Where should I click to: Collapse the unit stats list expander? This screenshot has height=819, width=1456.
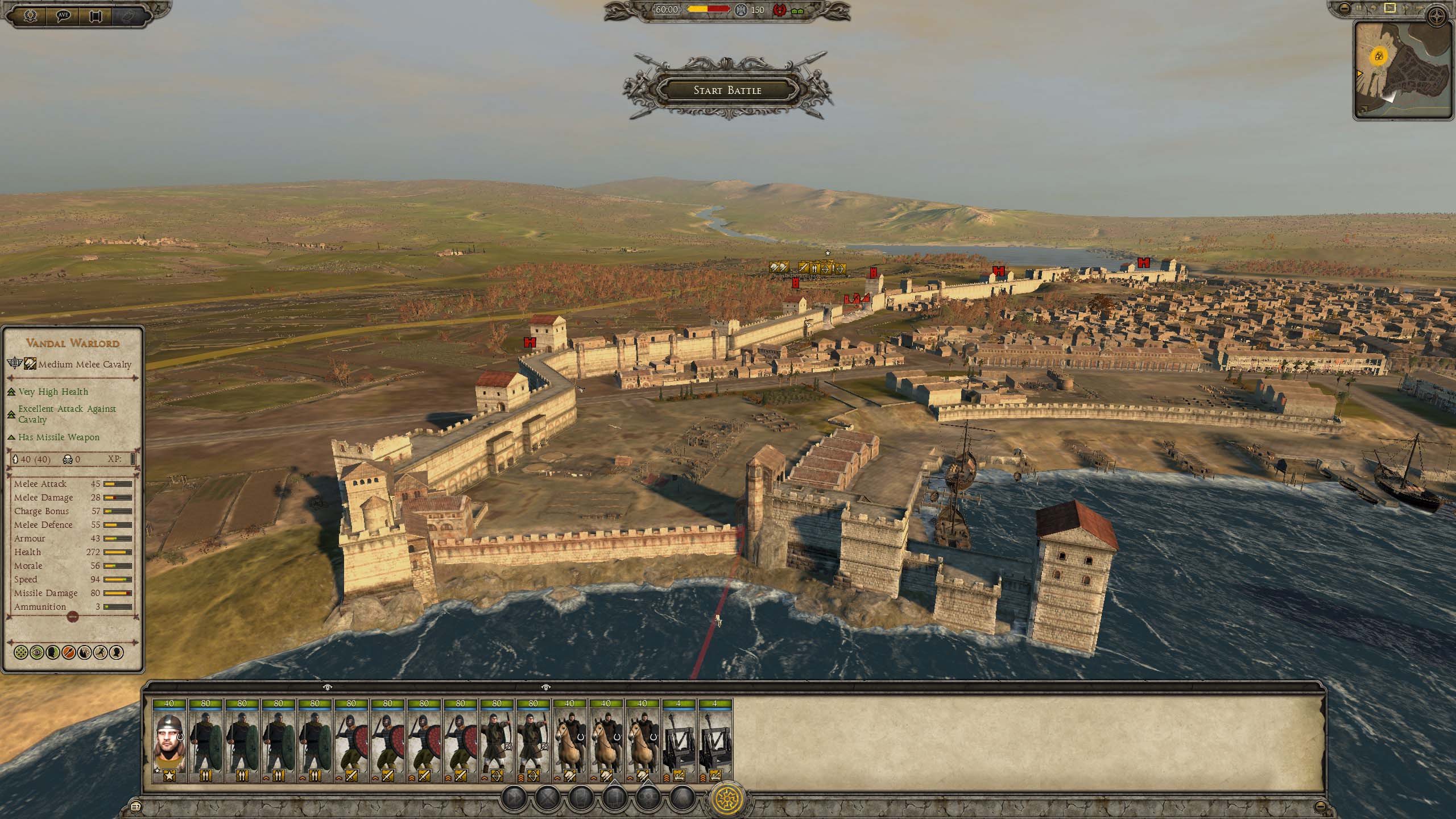point(72,616)
